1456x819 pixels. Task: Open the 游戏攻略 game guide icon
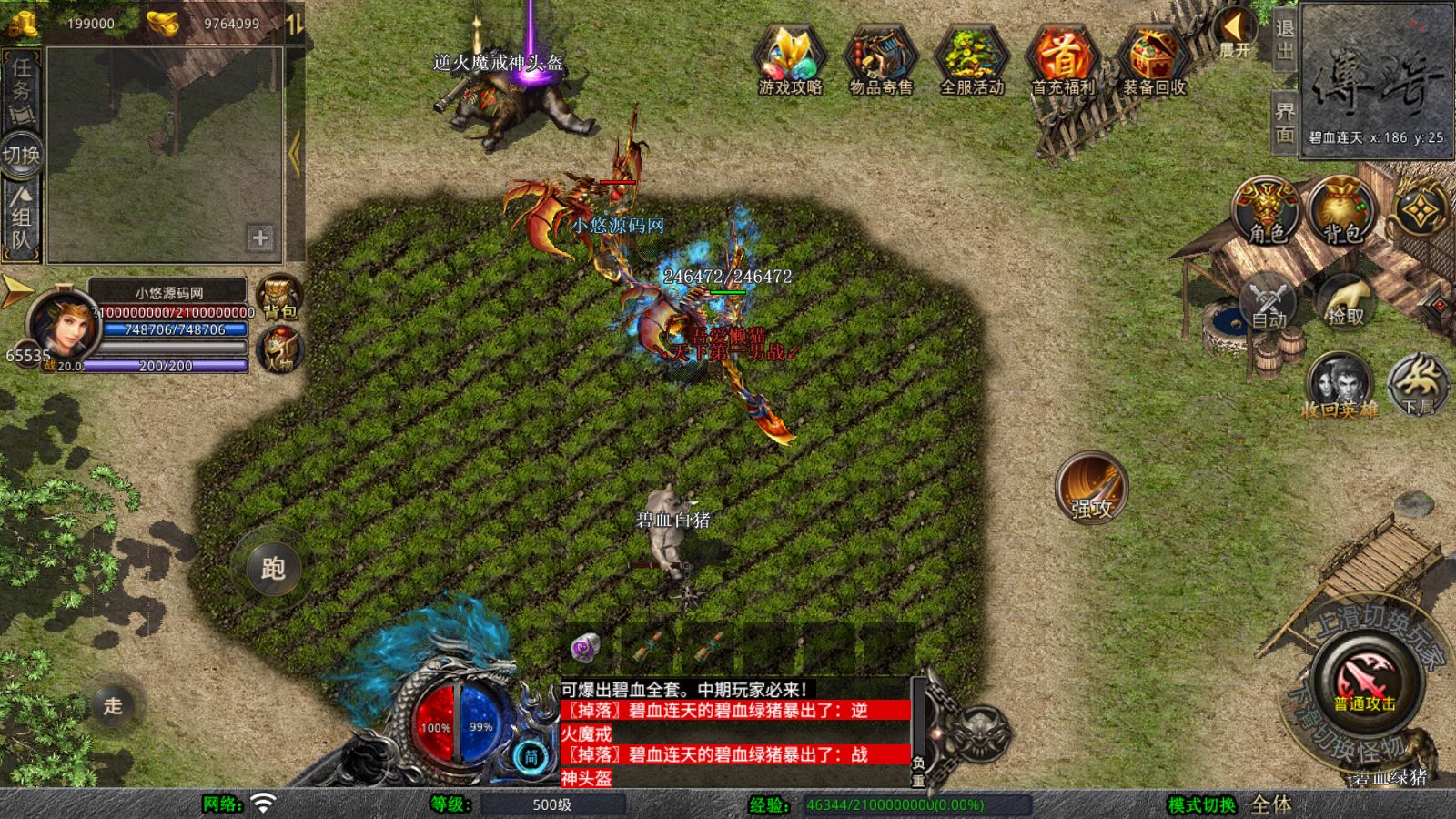tap(790, 59)
